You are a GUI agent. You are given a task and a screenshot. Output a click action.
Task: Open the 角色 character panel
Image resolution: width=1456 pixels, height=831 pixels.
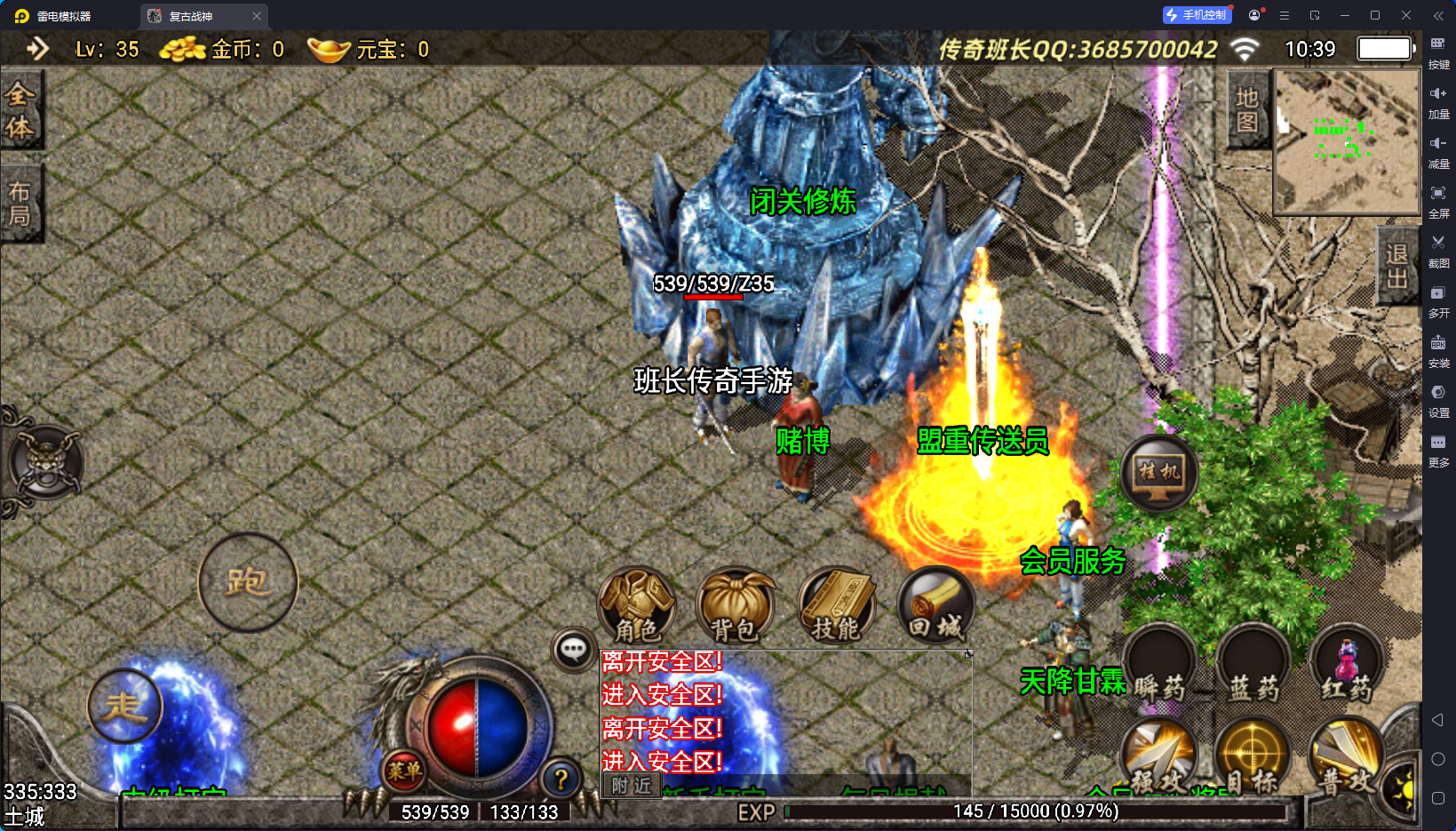(636, 606)
